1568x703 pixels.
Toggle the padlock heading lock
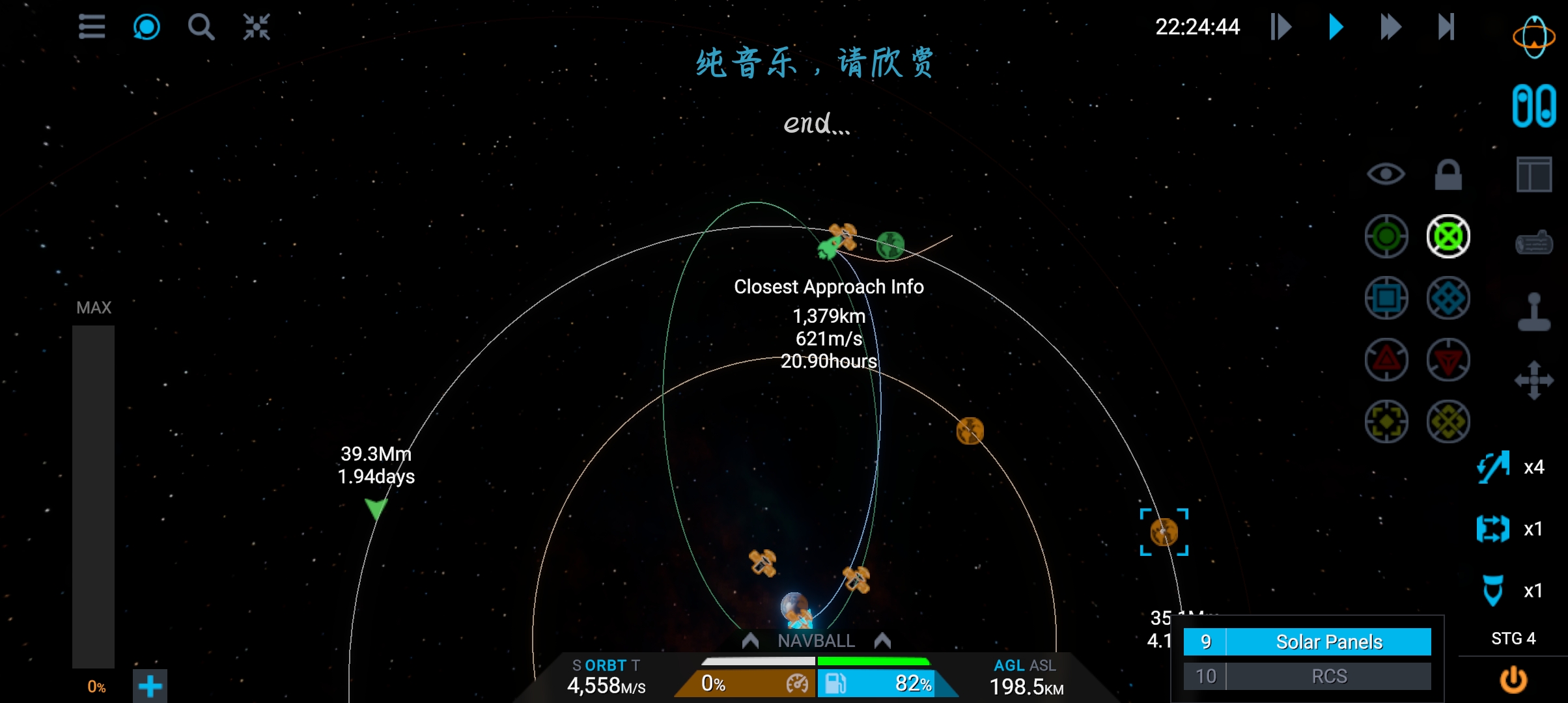pyautogui.click(x=1448, y=174)
